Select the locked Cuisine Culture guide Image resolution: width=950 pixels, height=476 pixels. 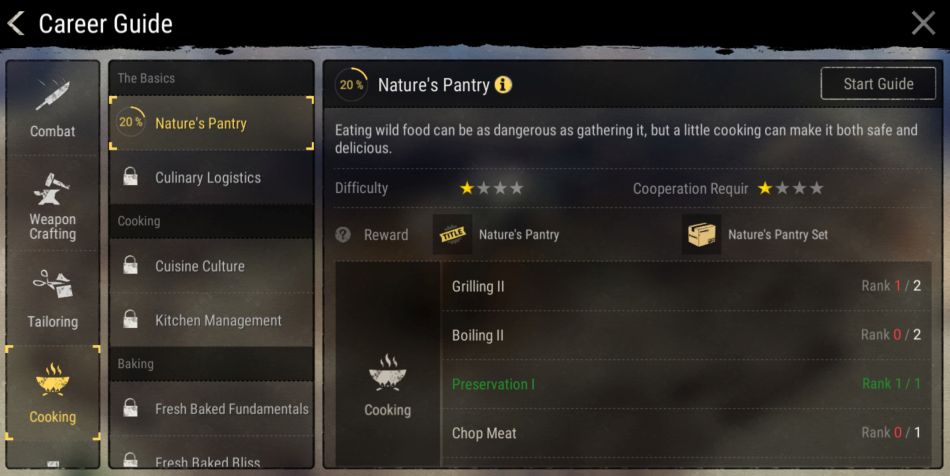click(x=211, y=266)
